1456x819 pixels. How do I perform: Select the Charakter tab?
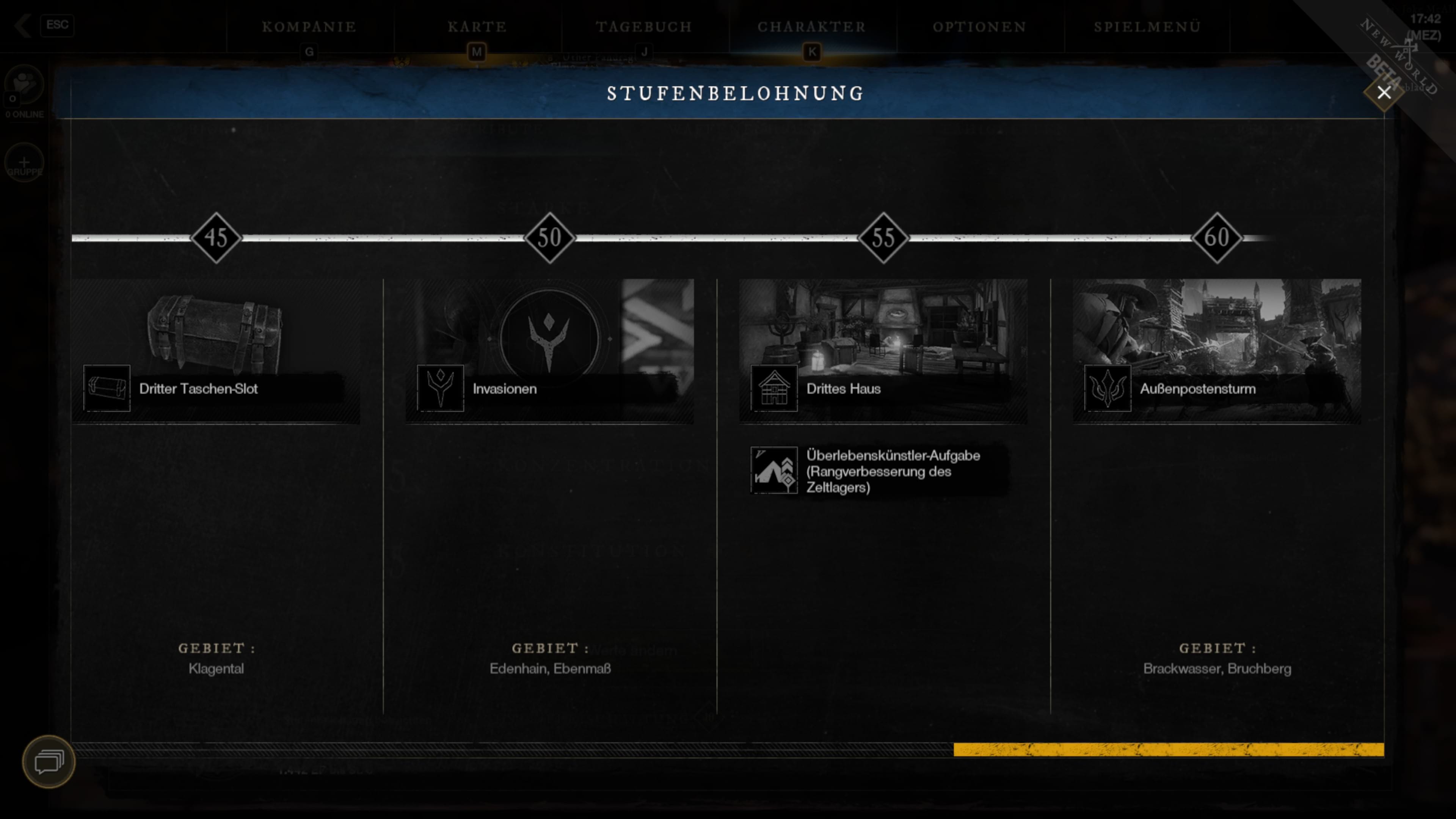coord(812,27)
